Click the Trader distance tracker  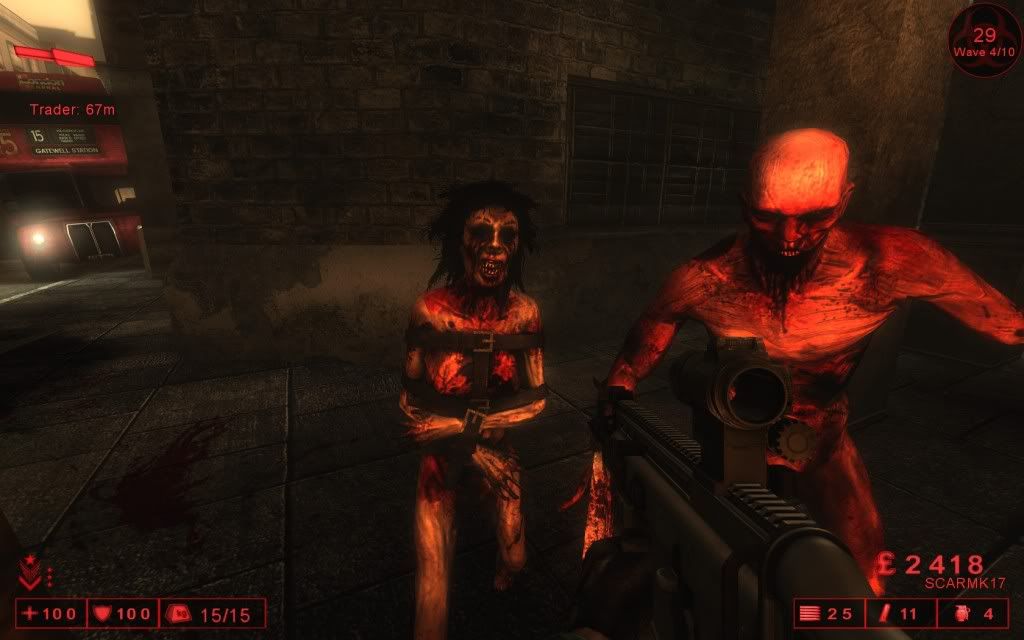pyautogui.click(x=74, y=109)
